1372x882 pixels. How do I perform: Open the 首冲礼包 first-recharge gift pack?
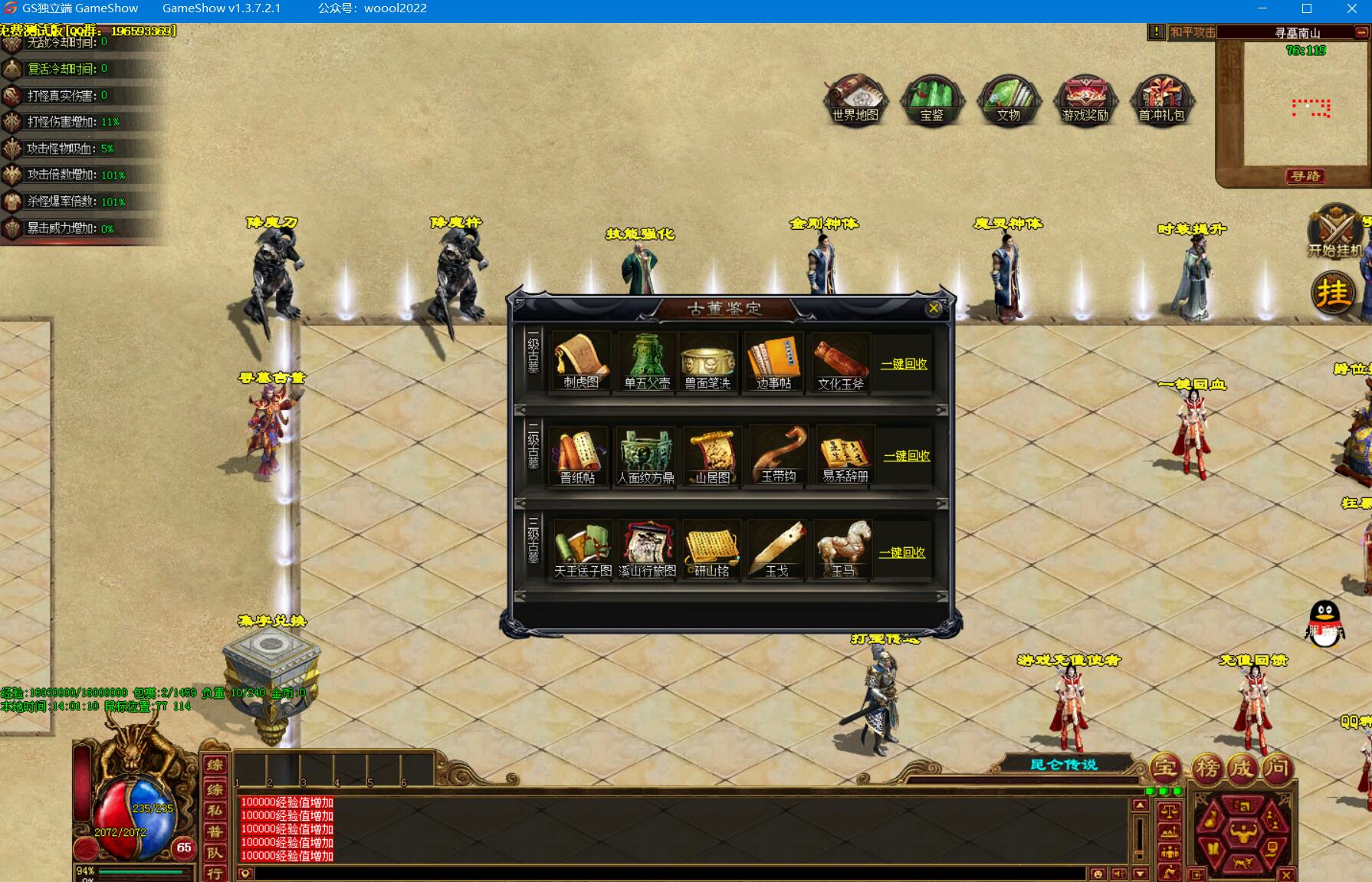(x=1161, y=100)
